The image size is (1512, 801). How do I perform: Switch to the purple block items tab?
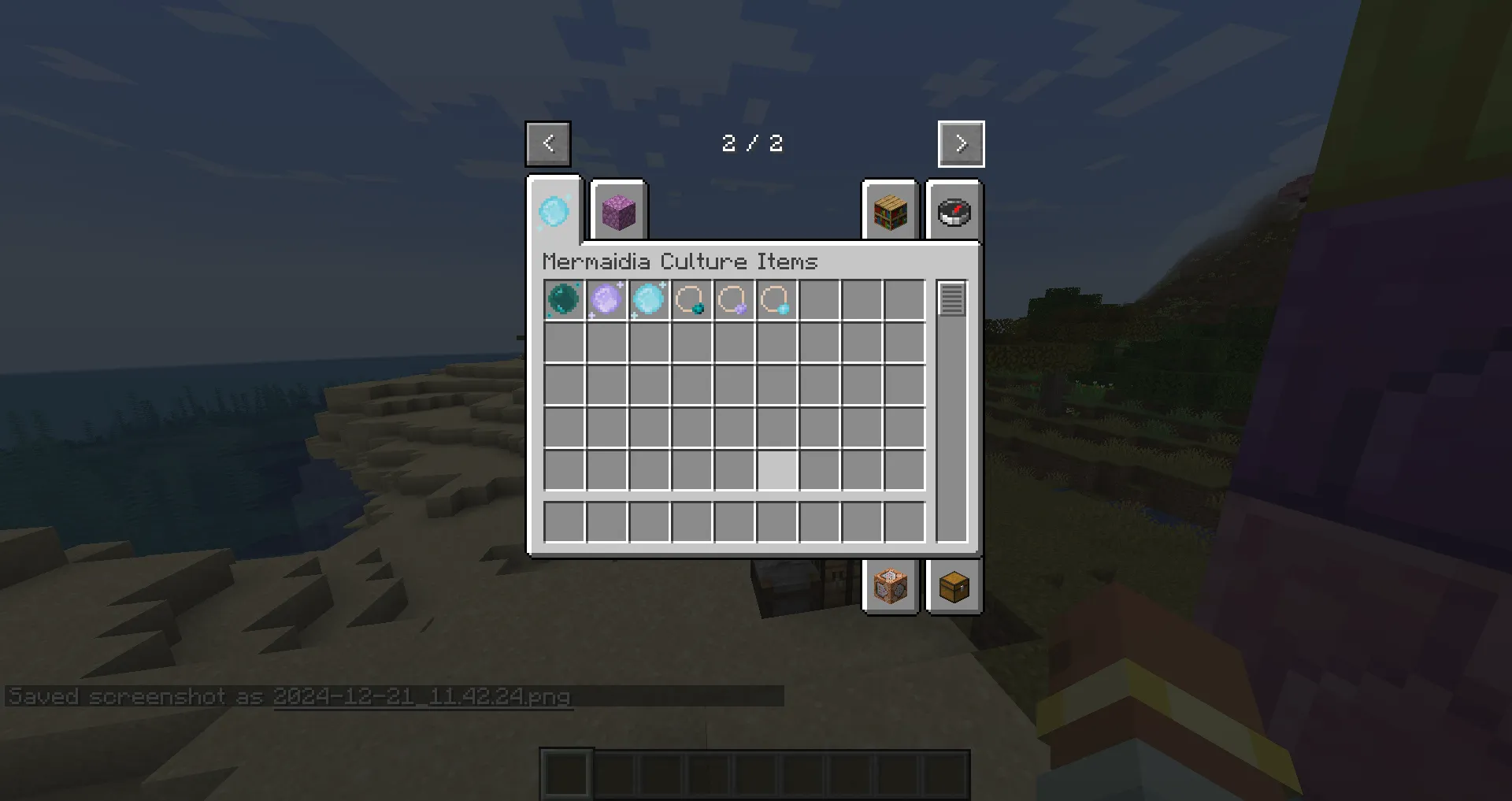coord(619,213)
